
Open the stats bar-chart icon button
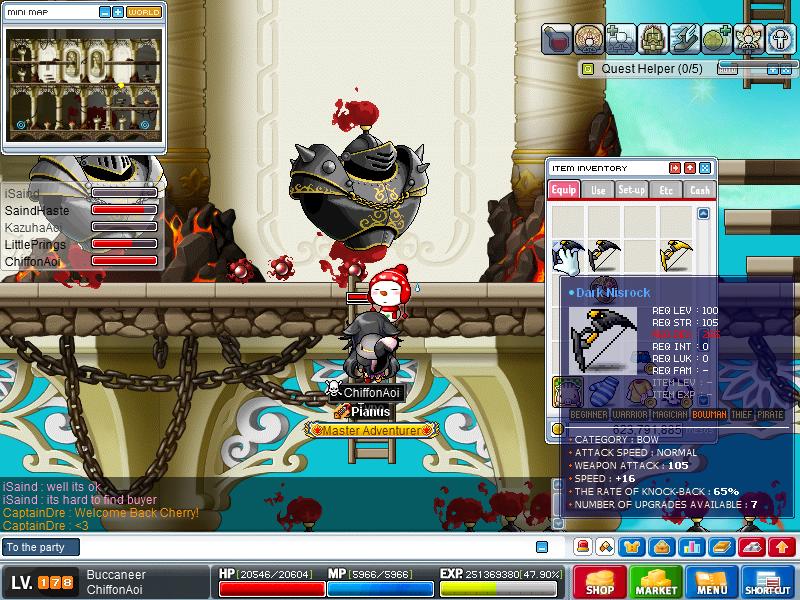(x=690, y=547)
